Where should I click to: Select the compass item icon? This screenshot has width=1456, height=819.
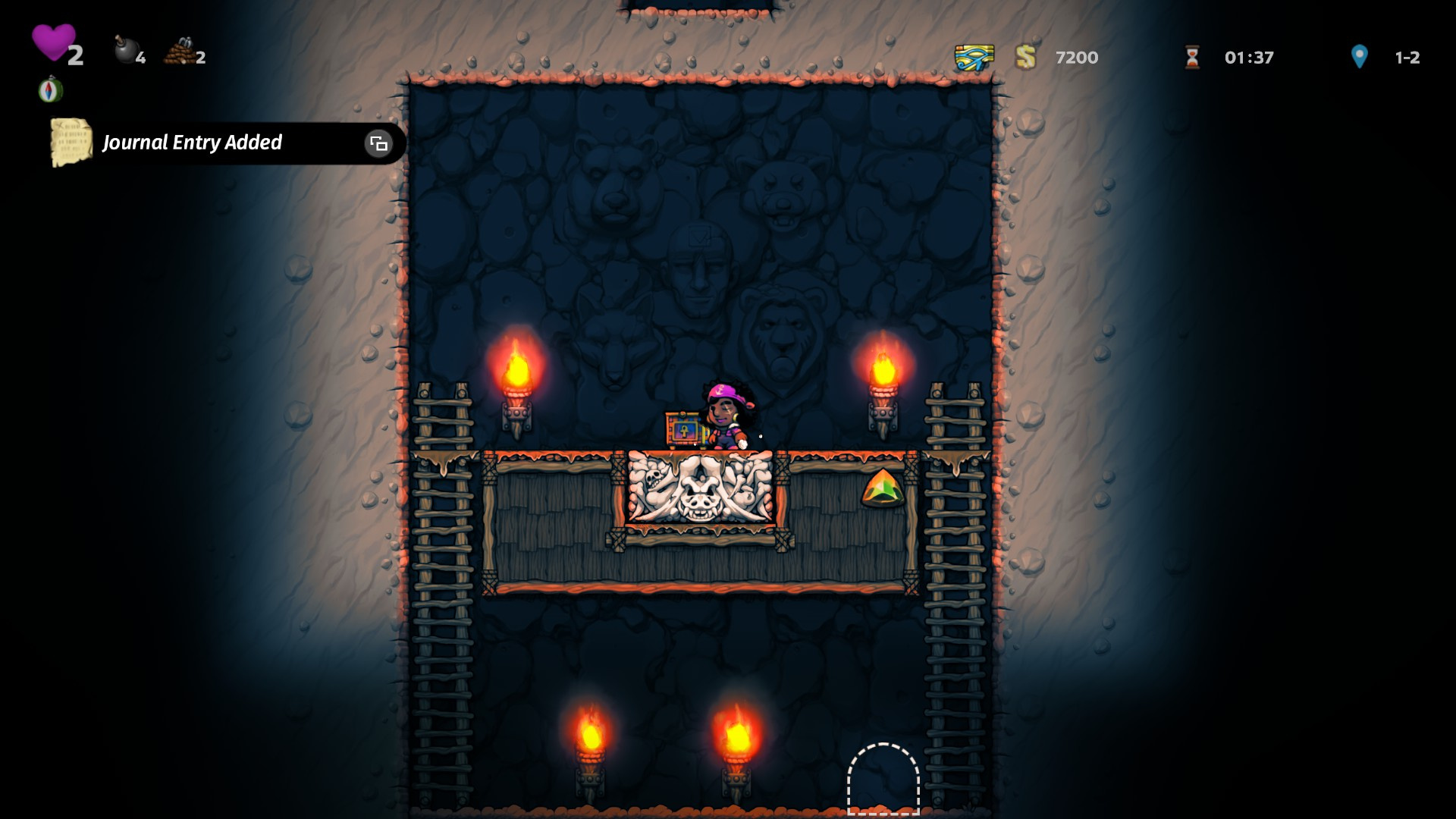51,90
